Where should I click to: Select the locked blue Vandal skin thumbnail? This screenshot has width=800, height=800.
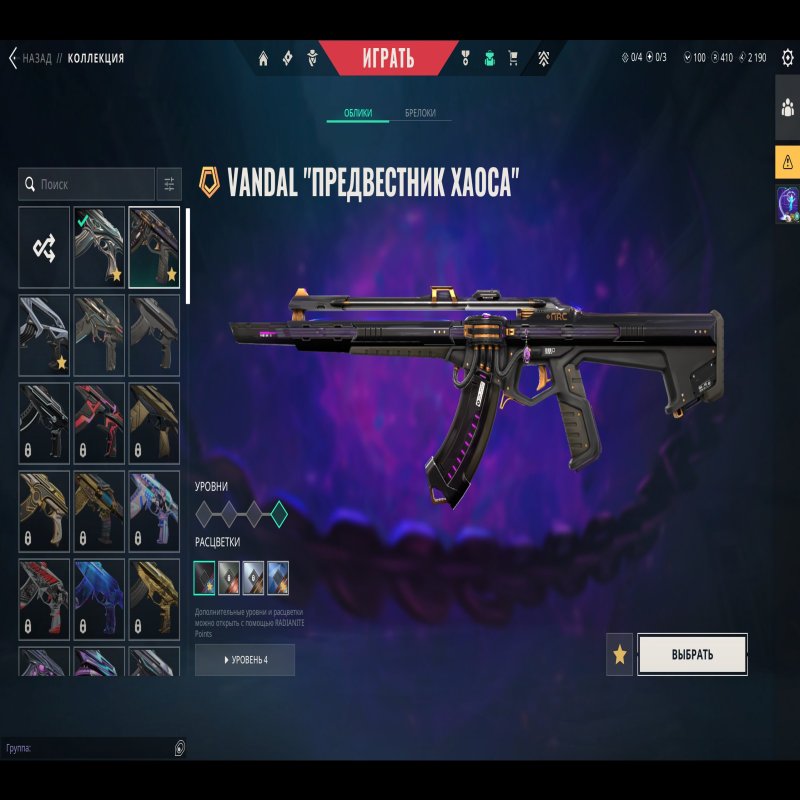[99, 599]
